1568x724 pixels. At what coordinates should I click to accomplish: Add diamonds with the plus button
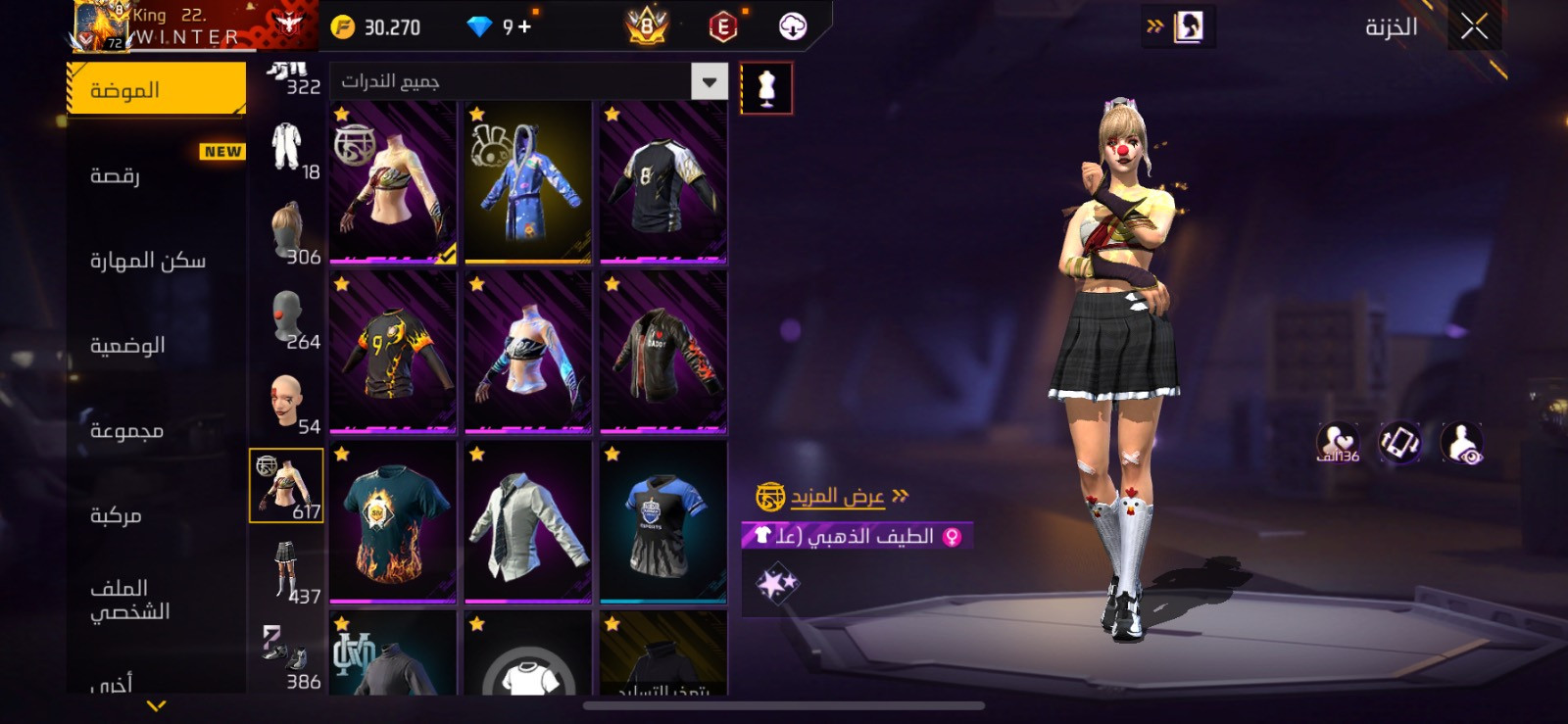[x=524, y=26]
